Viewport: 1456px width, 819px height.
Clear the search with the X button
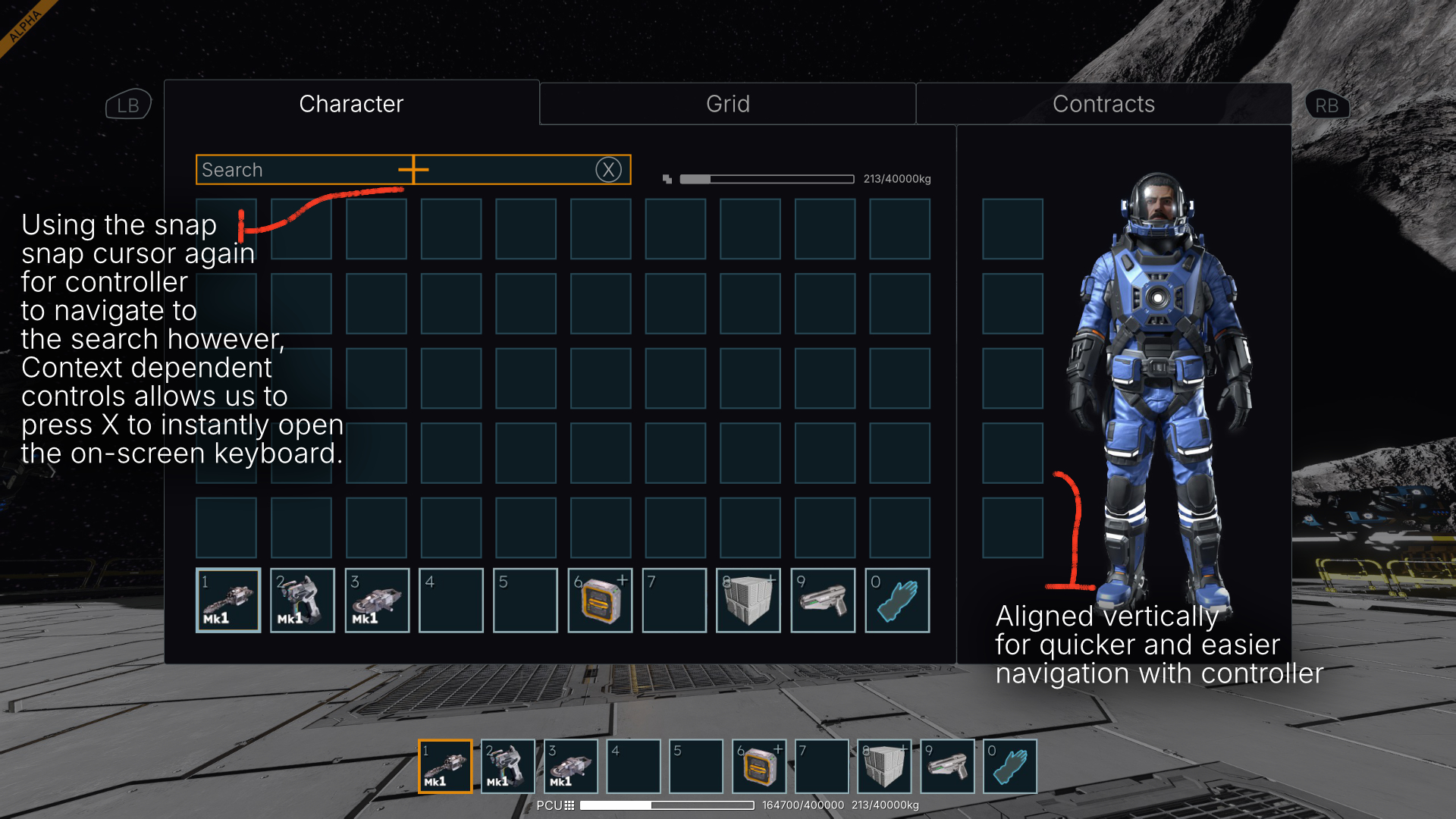pos(608,170)
